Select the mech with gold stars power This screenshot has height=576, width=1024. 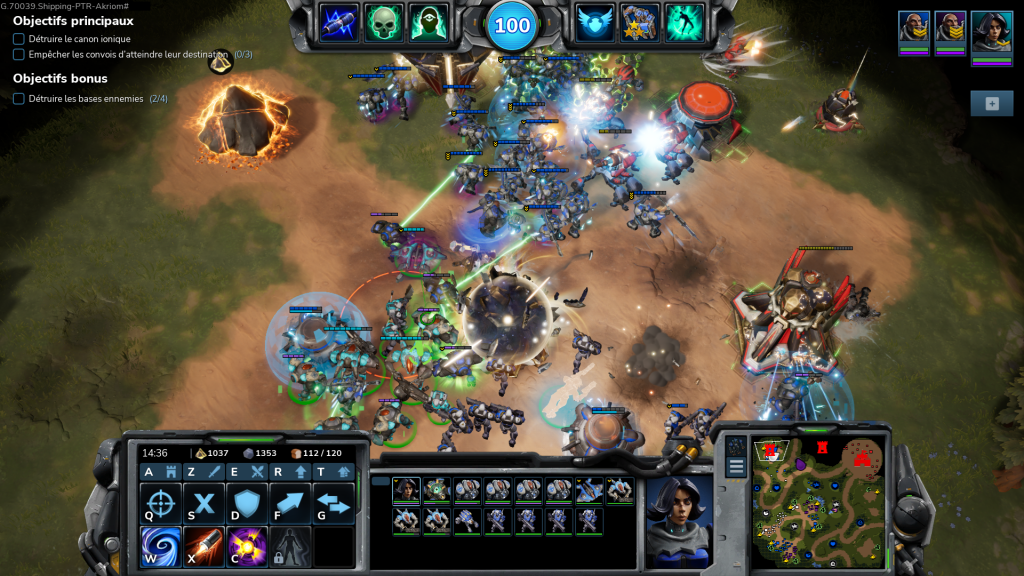pos(640,22)
